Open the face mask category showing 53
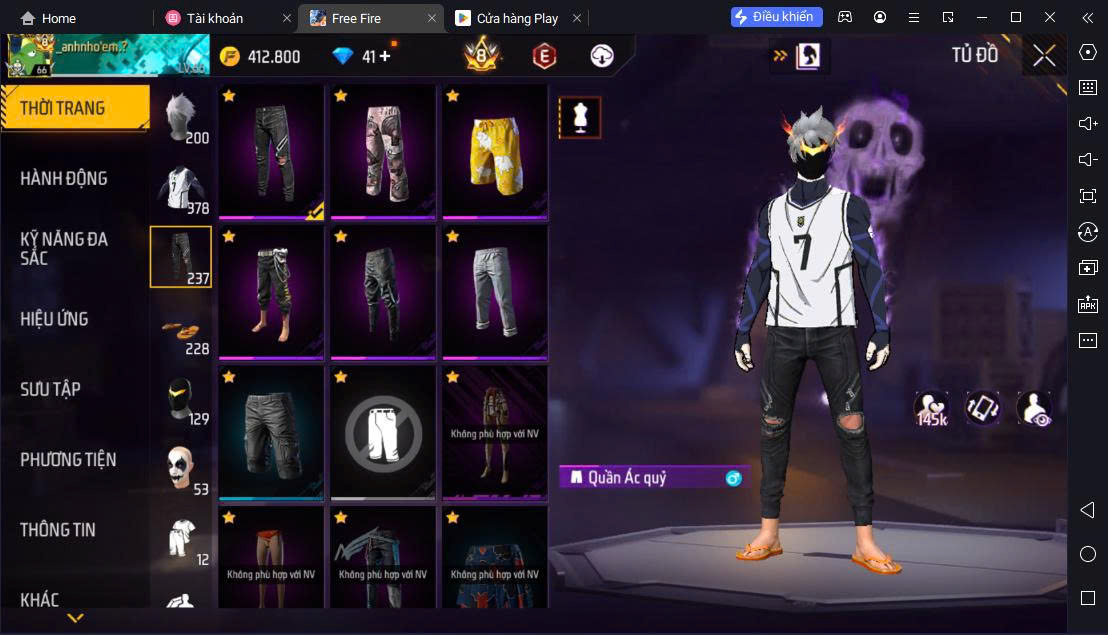Screen dimensions: 1108x635 click(x=181, y=470)
